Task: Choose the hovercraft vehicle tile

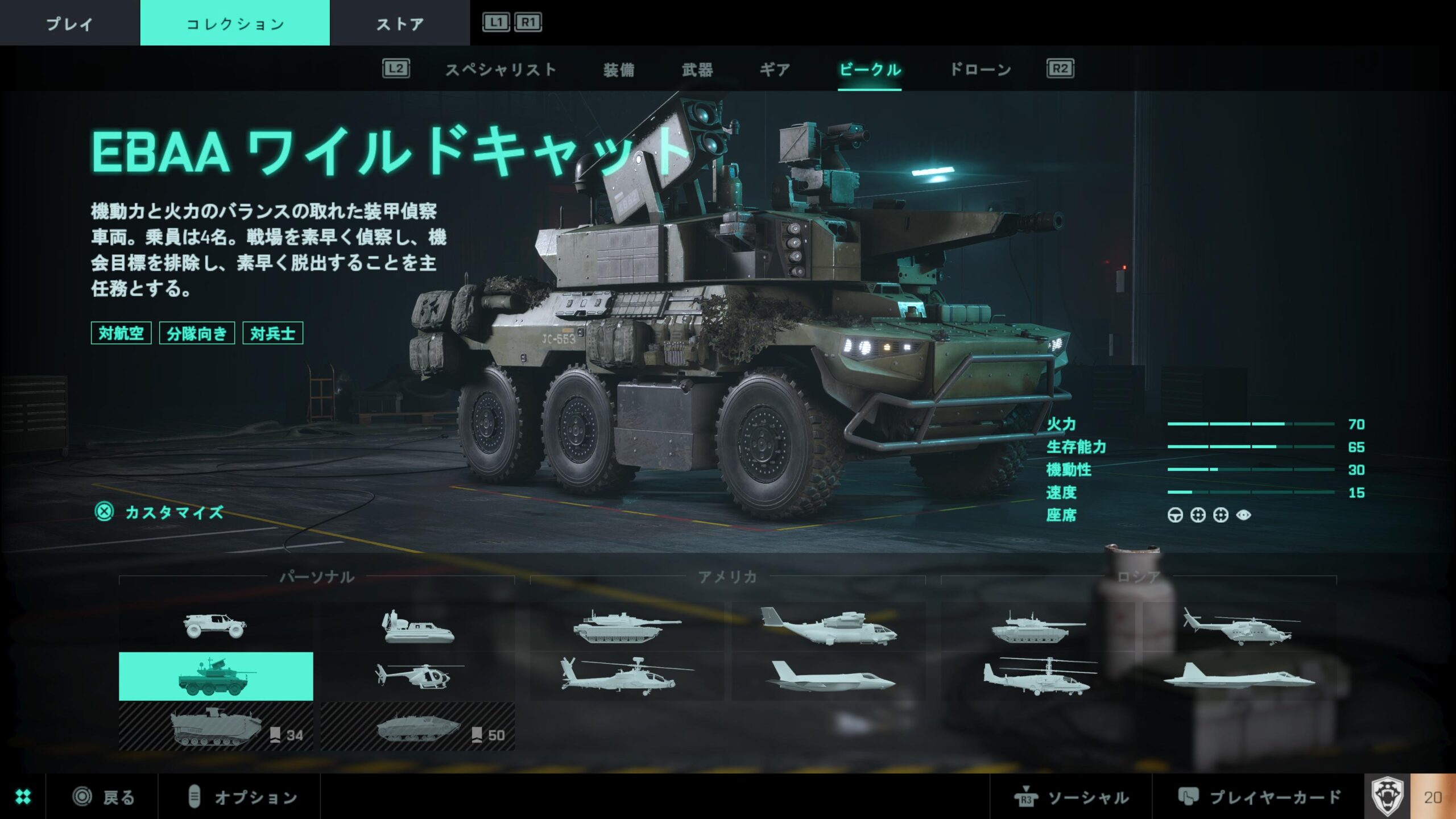Action: 417,626
